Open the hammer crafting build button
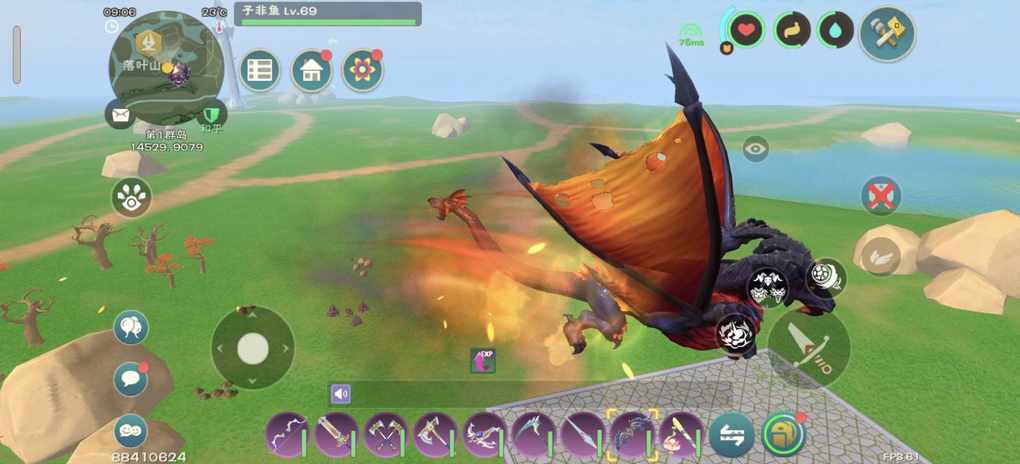This screenshot has width=1020, height=464. click(x=887, y=34)
